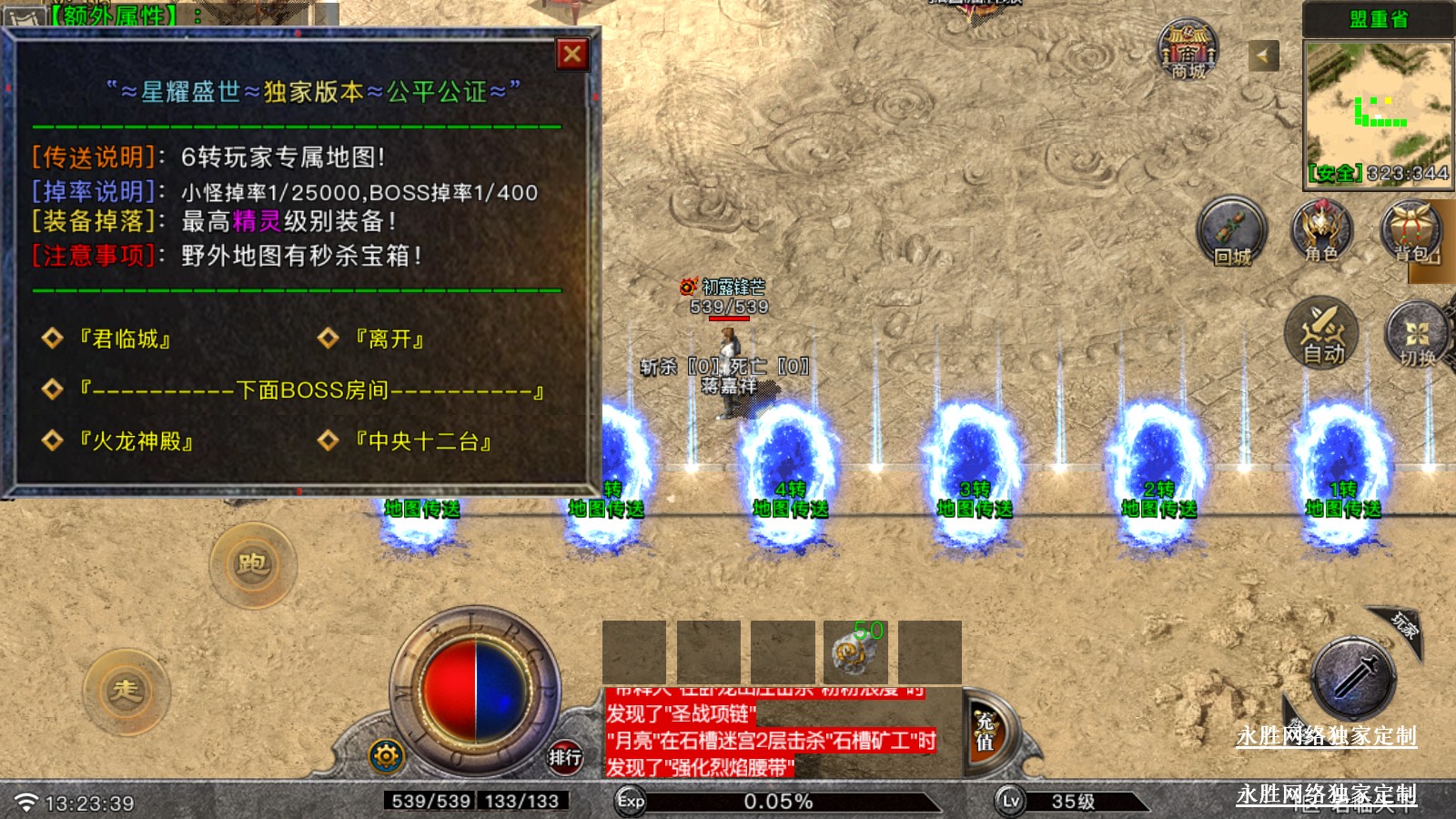Switch to 走 walk mode

(126, 691)
